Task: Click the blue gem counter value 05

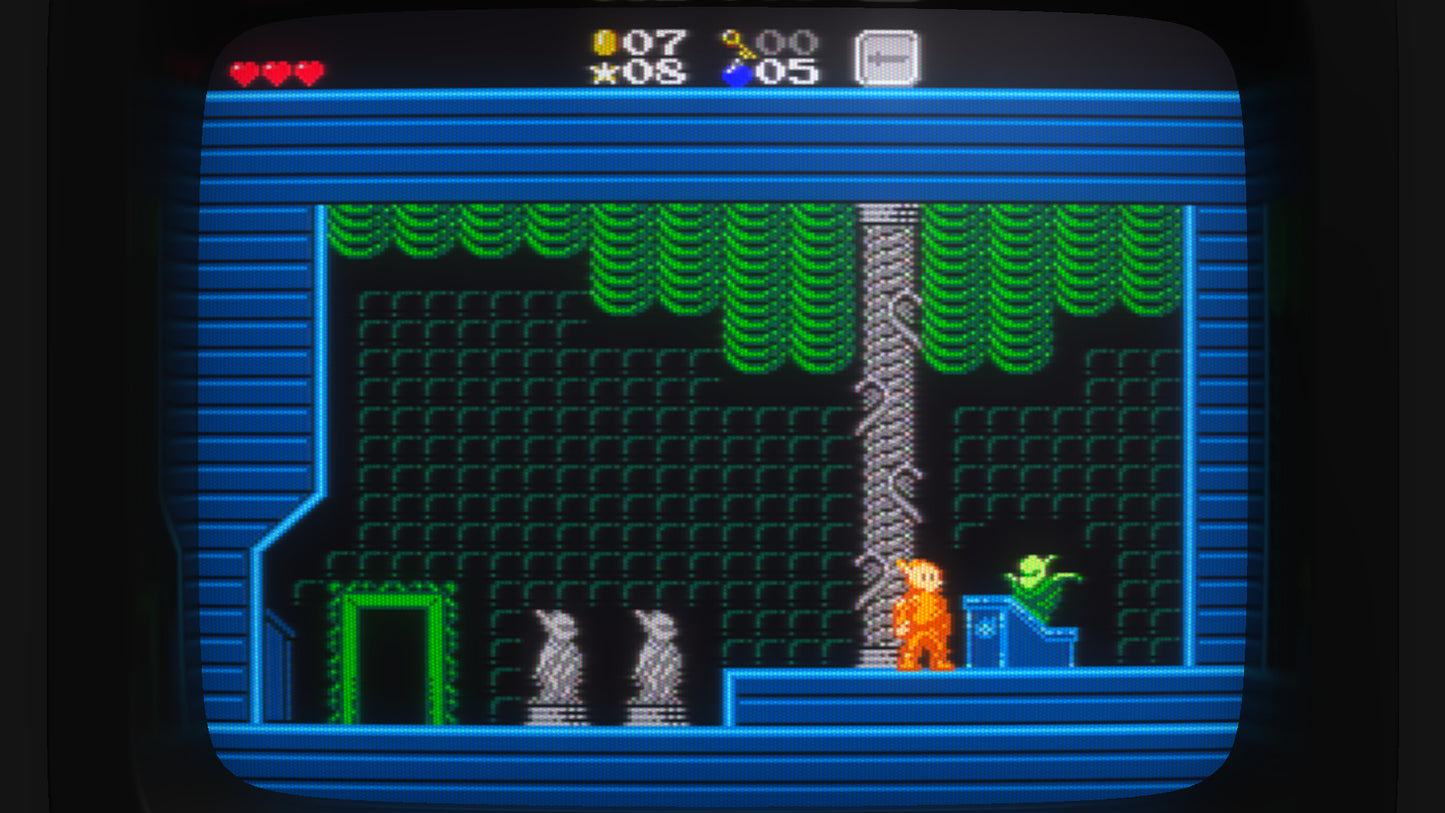Action: (787, 72)
